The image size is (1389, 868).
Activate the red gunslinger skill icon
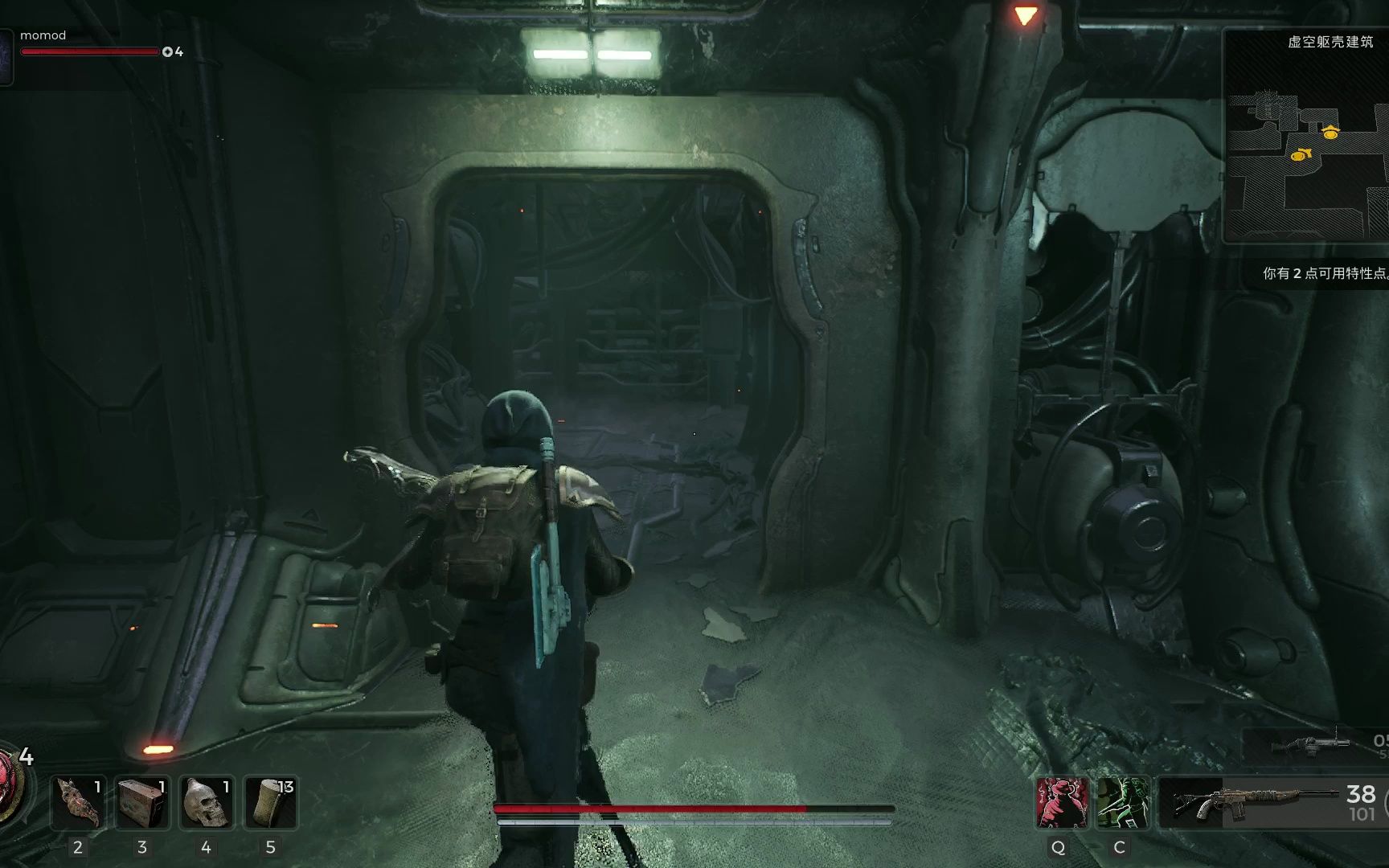(1061, 802)
